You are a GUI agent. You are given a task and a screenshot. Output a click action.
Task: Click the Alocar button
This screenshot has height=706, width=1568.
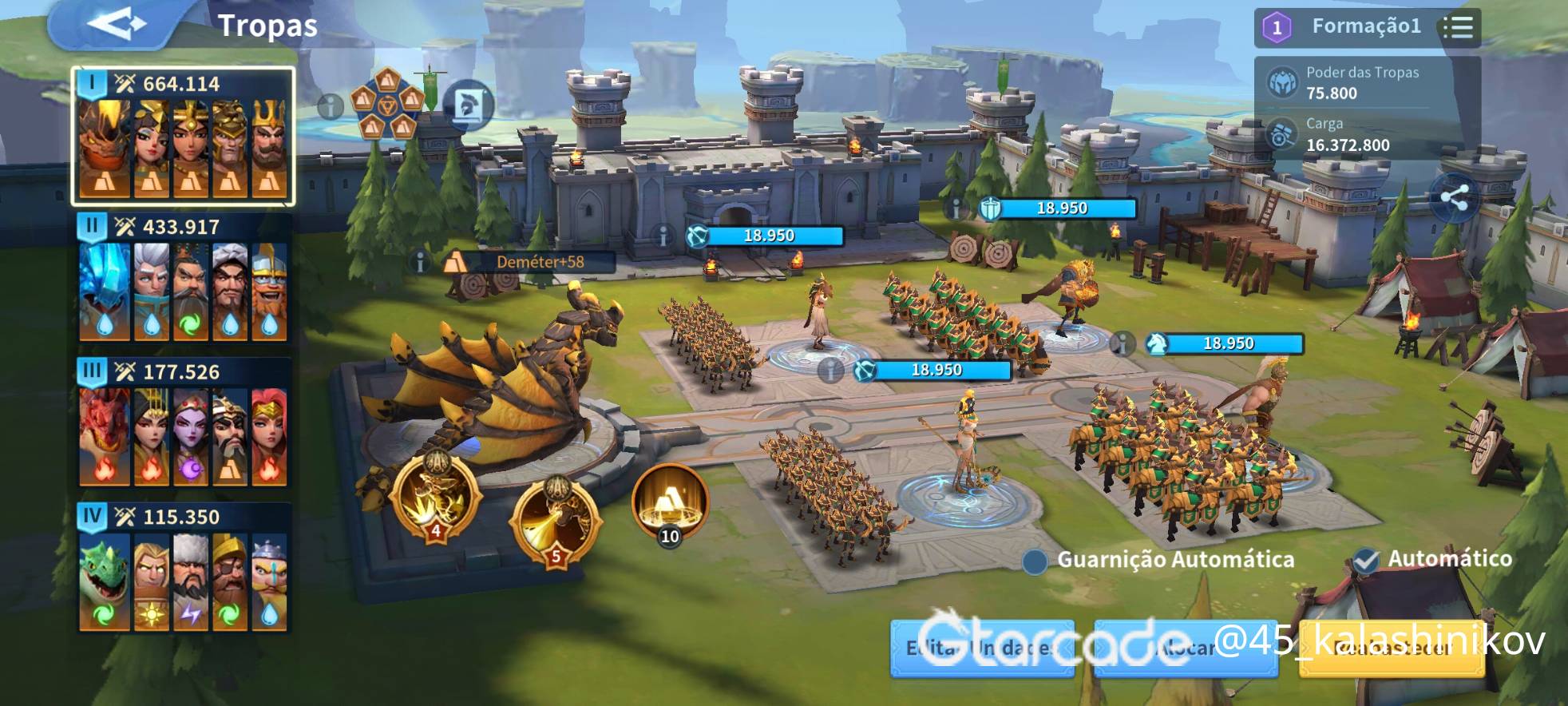(x=1186, y=648)
